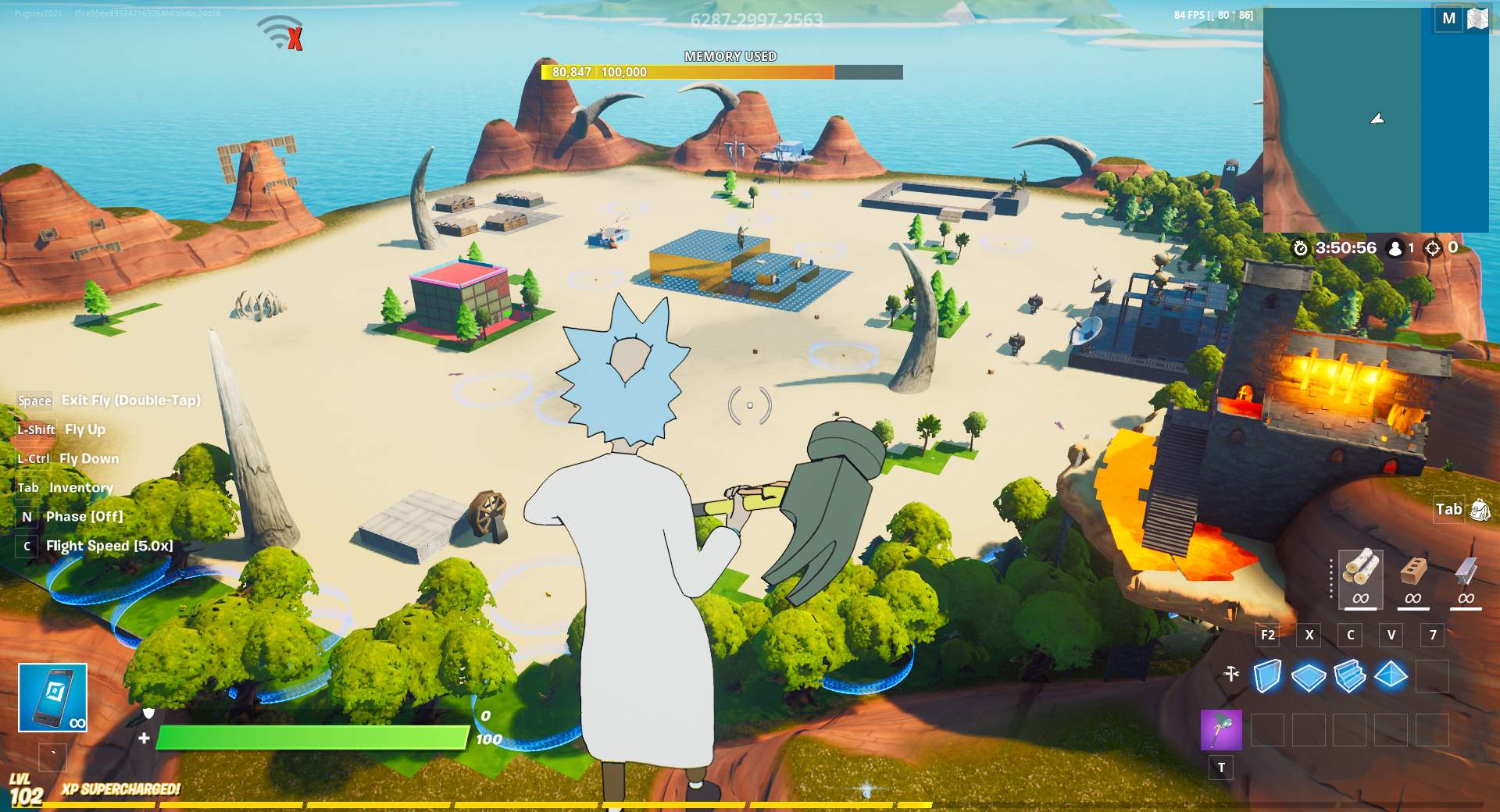This screenshot has width=1500, height=812.
Task: Click the folded map icon
Action: pos(1477,19)
